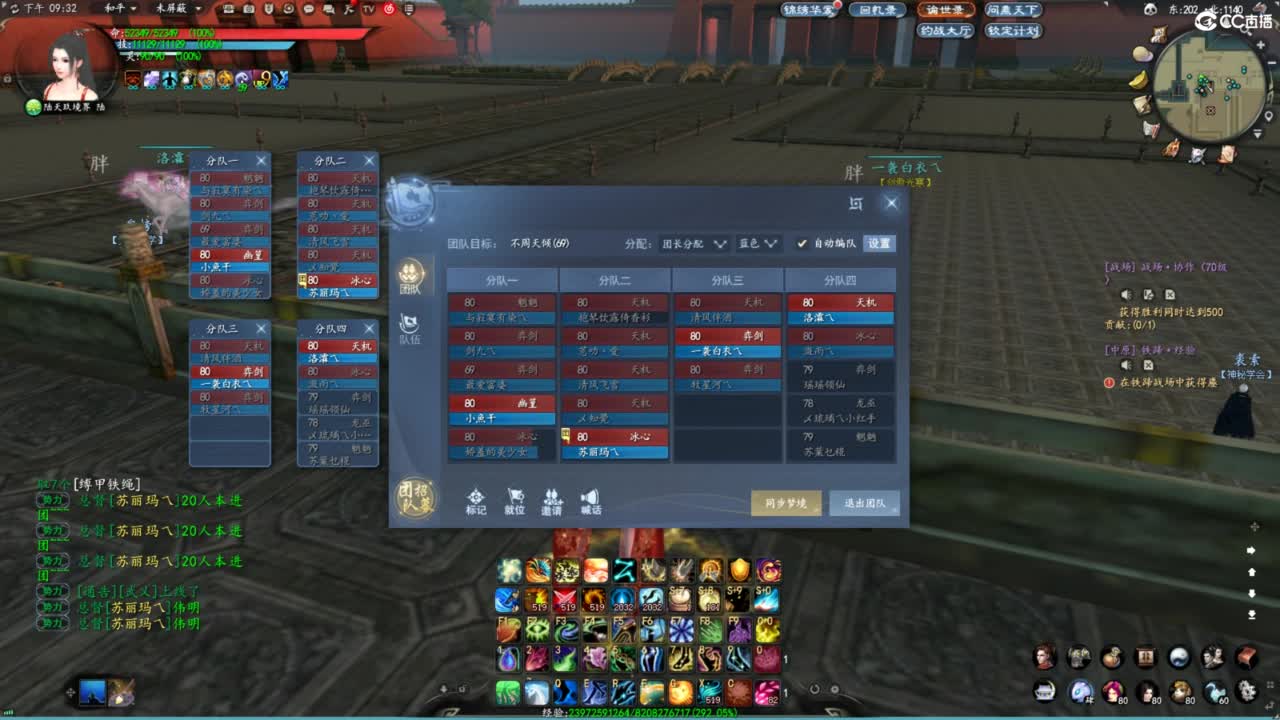Mute the 铁蹄 quest speaker icon
This screenshot has height=720, width=1280.
click(1126, 365)
